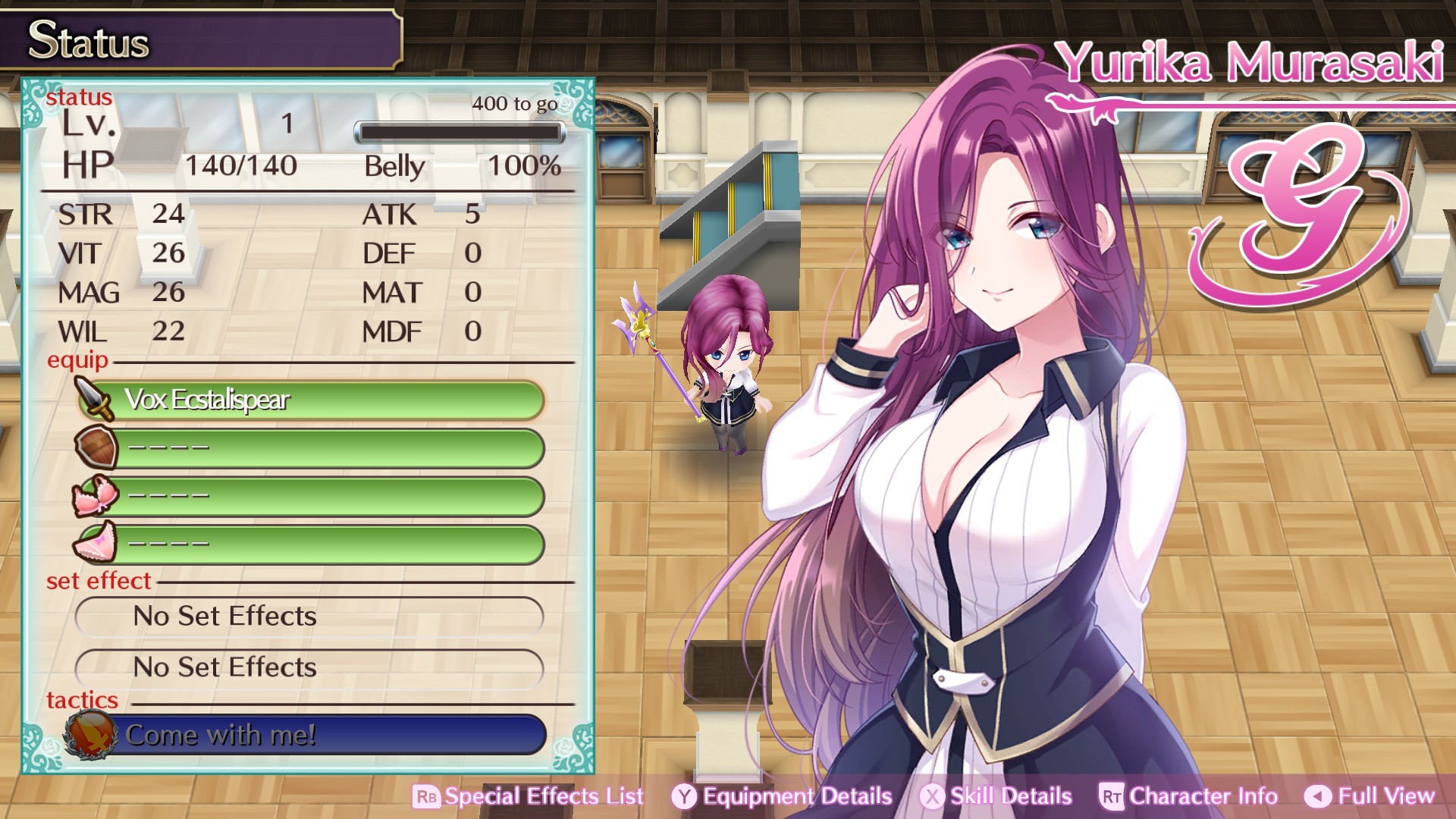This screenshot has height=819, width=1456.
Task: Open the empty underwear slot selection
Action: tap(318, 542)
